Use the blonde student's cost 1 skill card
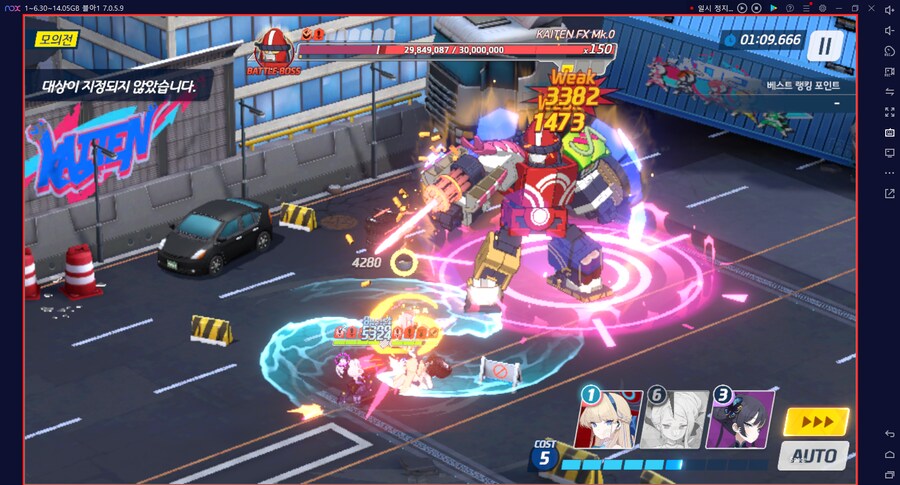Image resolution: width=900 pixels, height=485 pixels. 608,418
